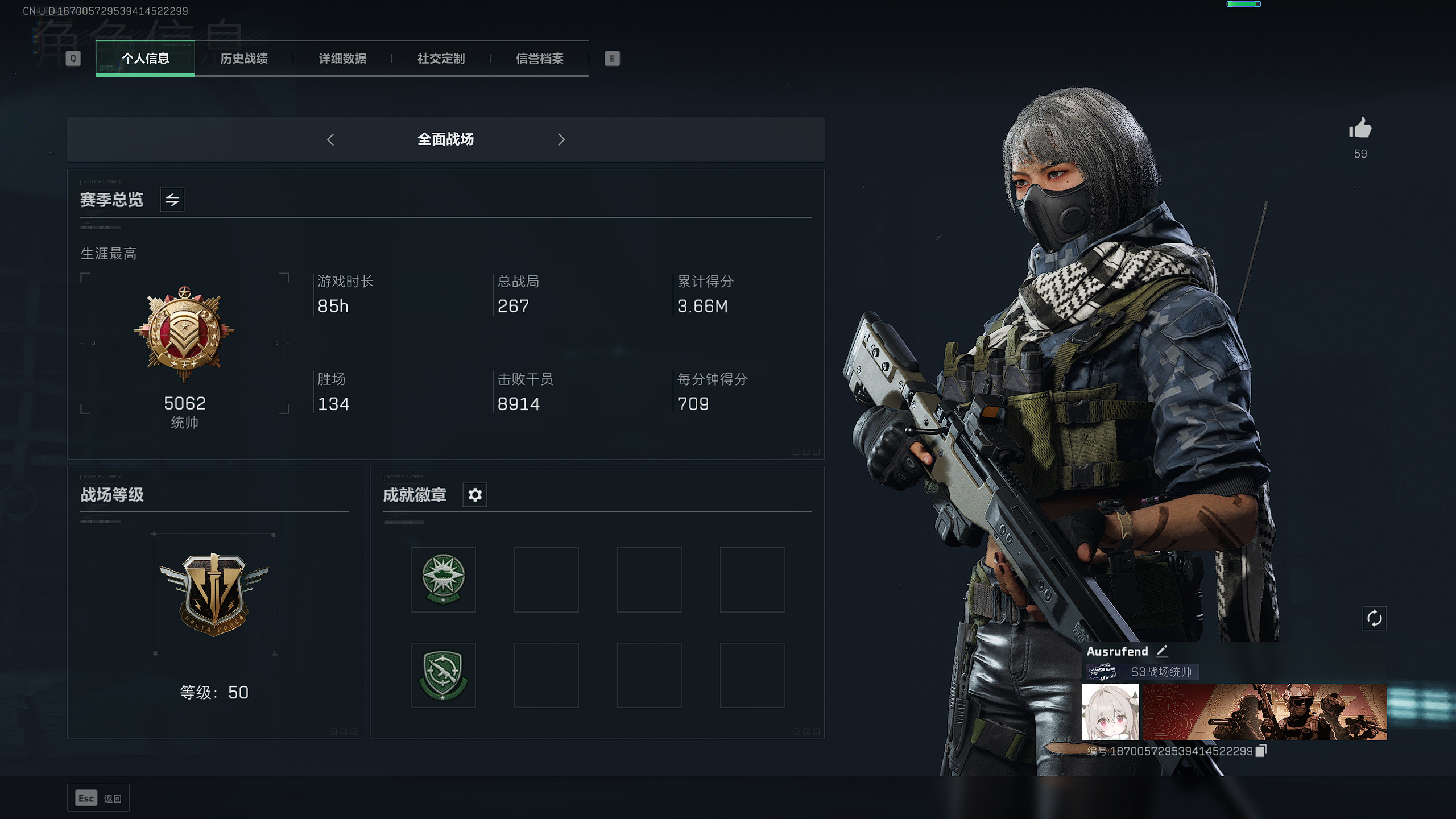
Task: Select the 详细数据 tab
Action: pos(342,59)
